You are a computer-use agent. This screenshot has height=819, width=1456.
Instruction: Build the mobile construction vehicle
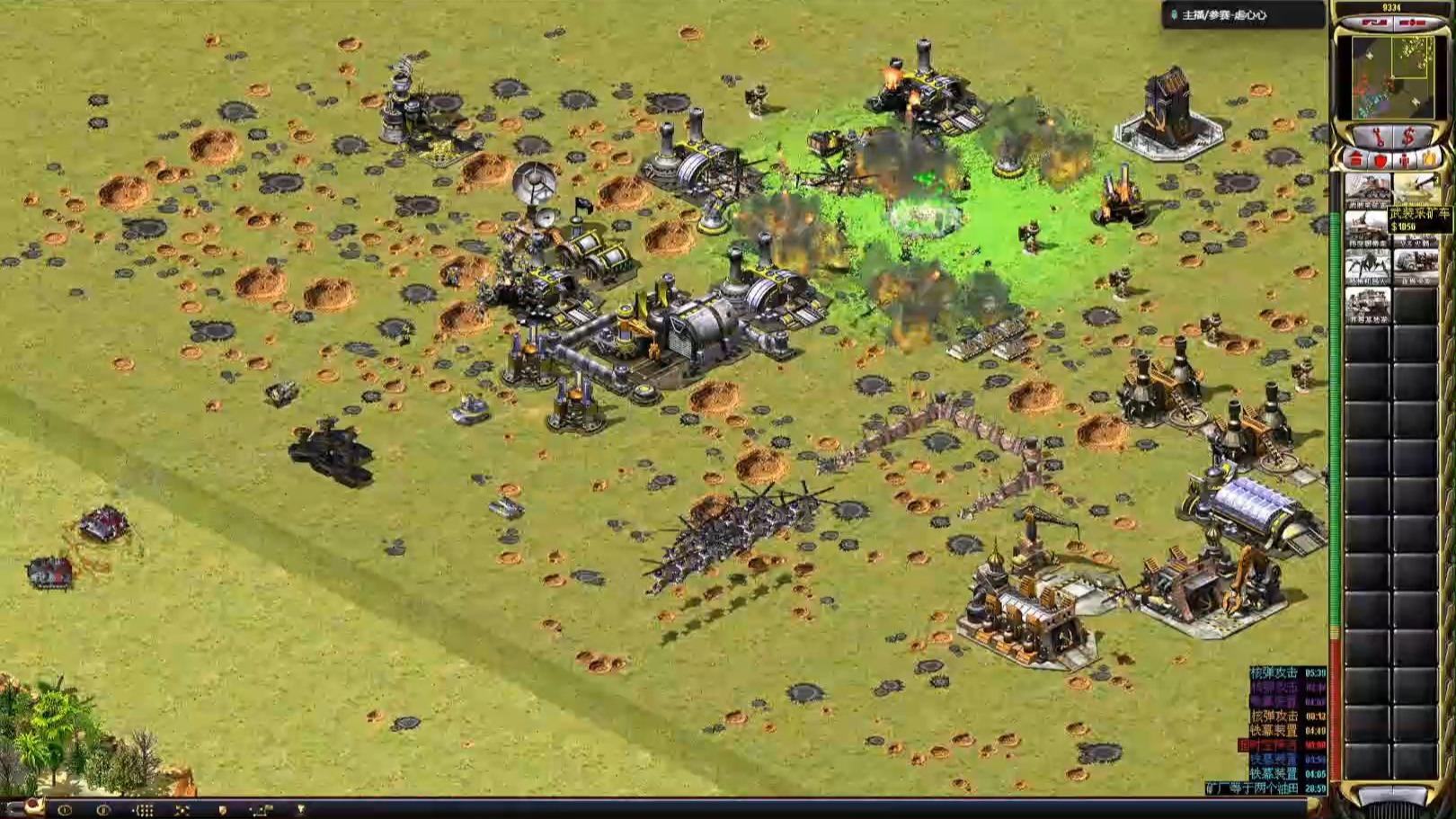pyautogui.click(x=1367, y=307)
